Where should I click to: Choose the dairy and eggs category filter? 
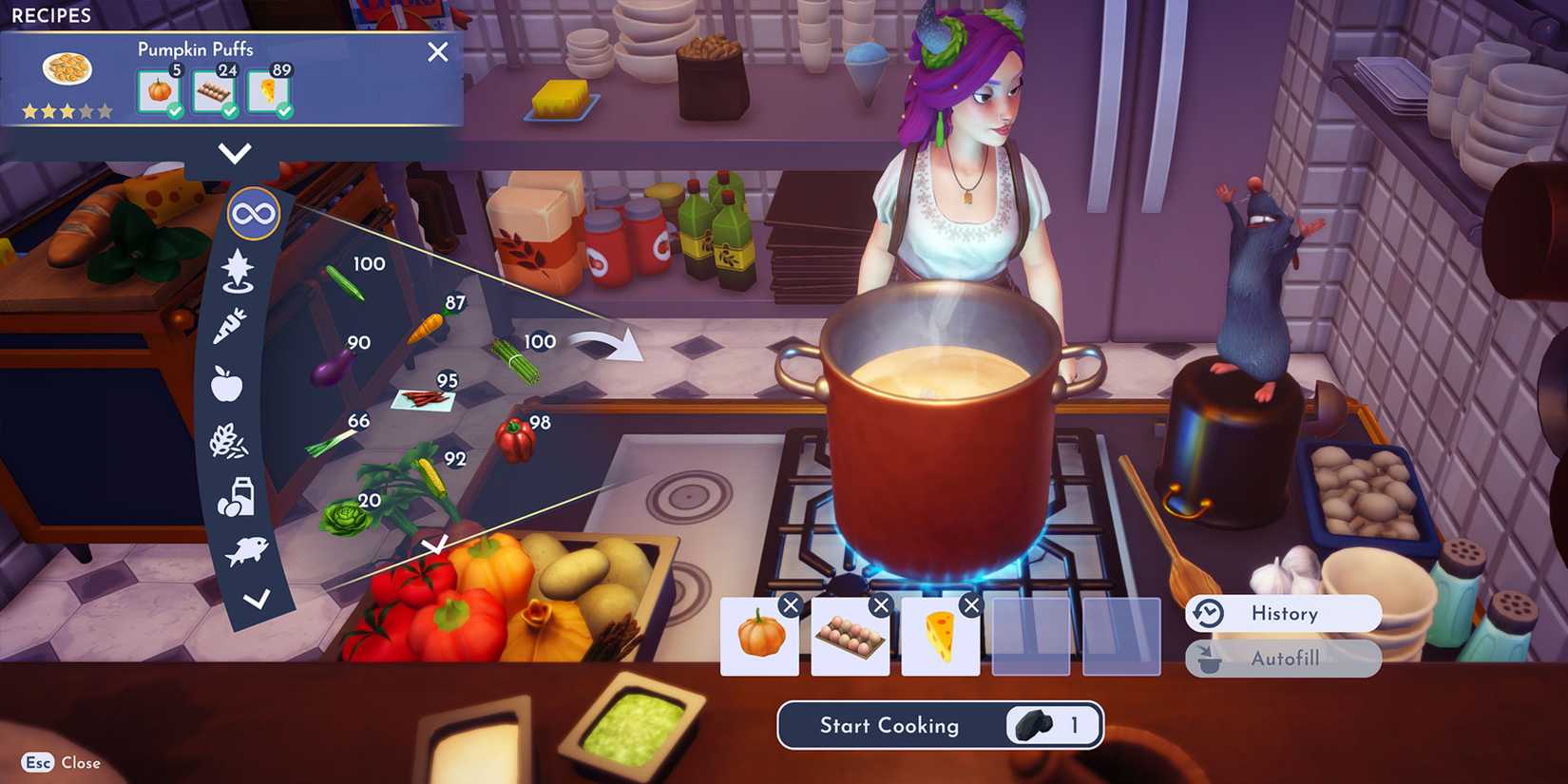[236, 500]
